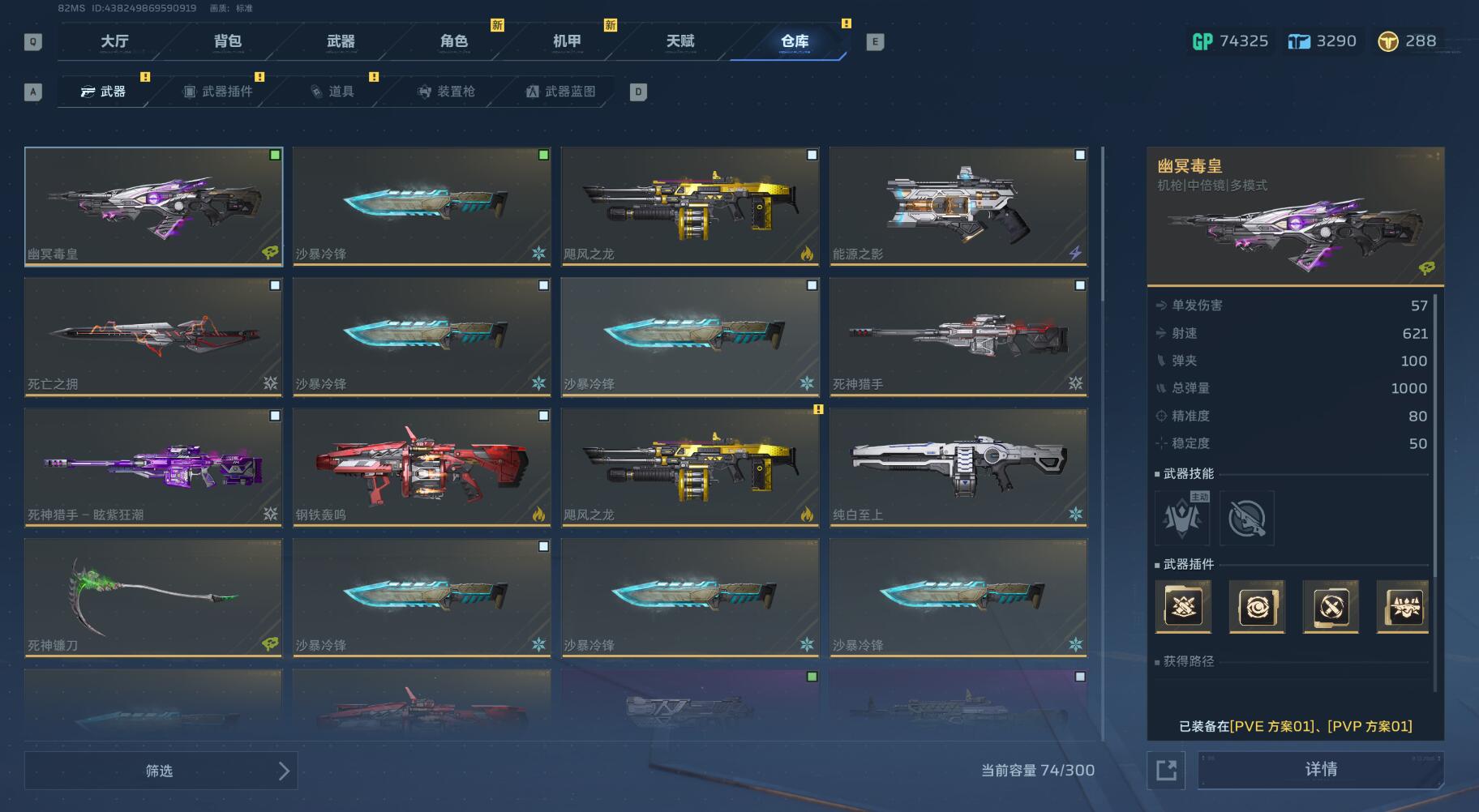Select the 天赋 talent tab
The width and height of the screenshot is (1479, 812).
(x=680, y=41)
